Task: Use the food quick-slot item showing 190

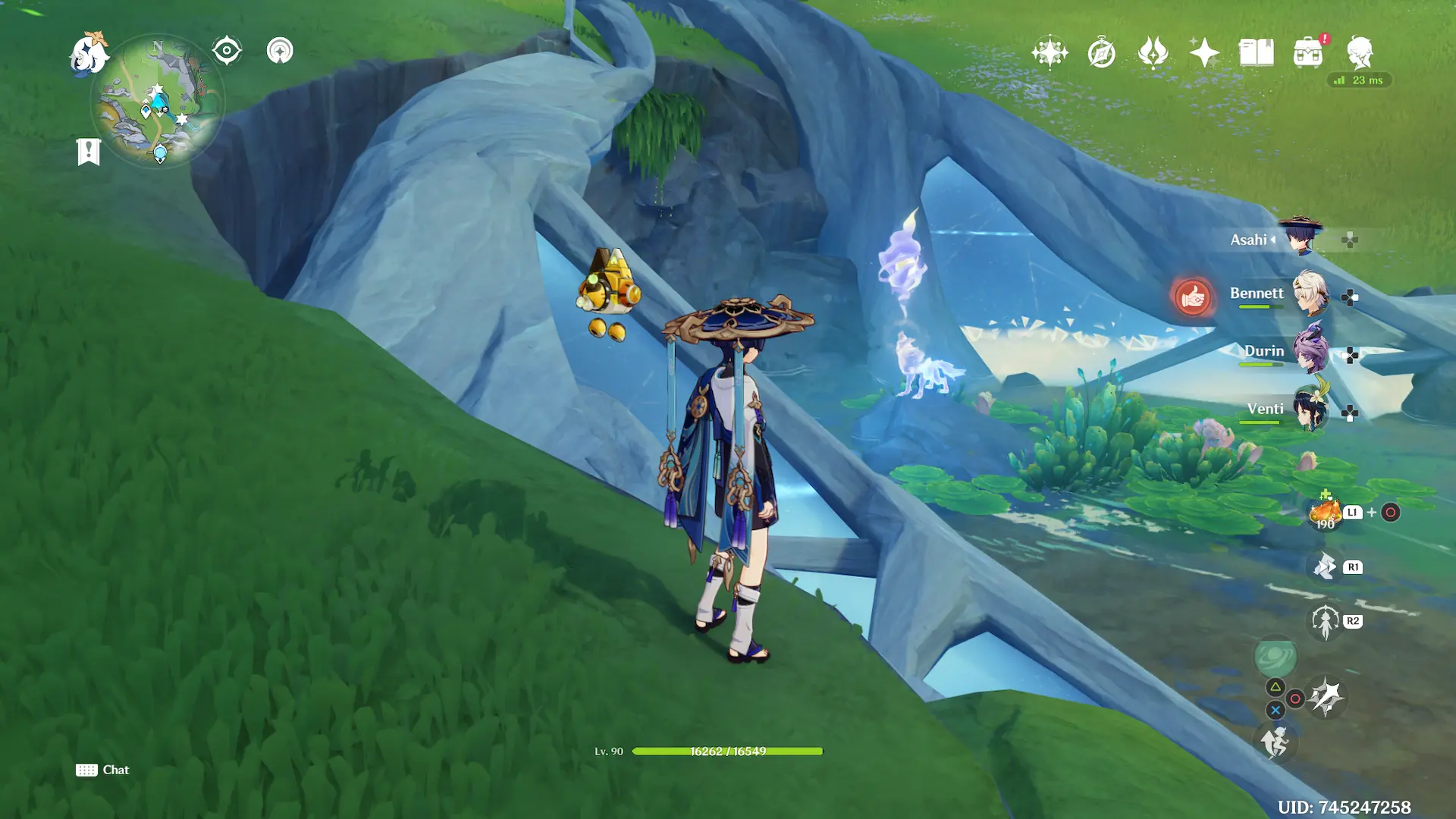Action: tap(1325, 513)
